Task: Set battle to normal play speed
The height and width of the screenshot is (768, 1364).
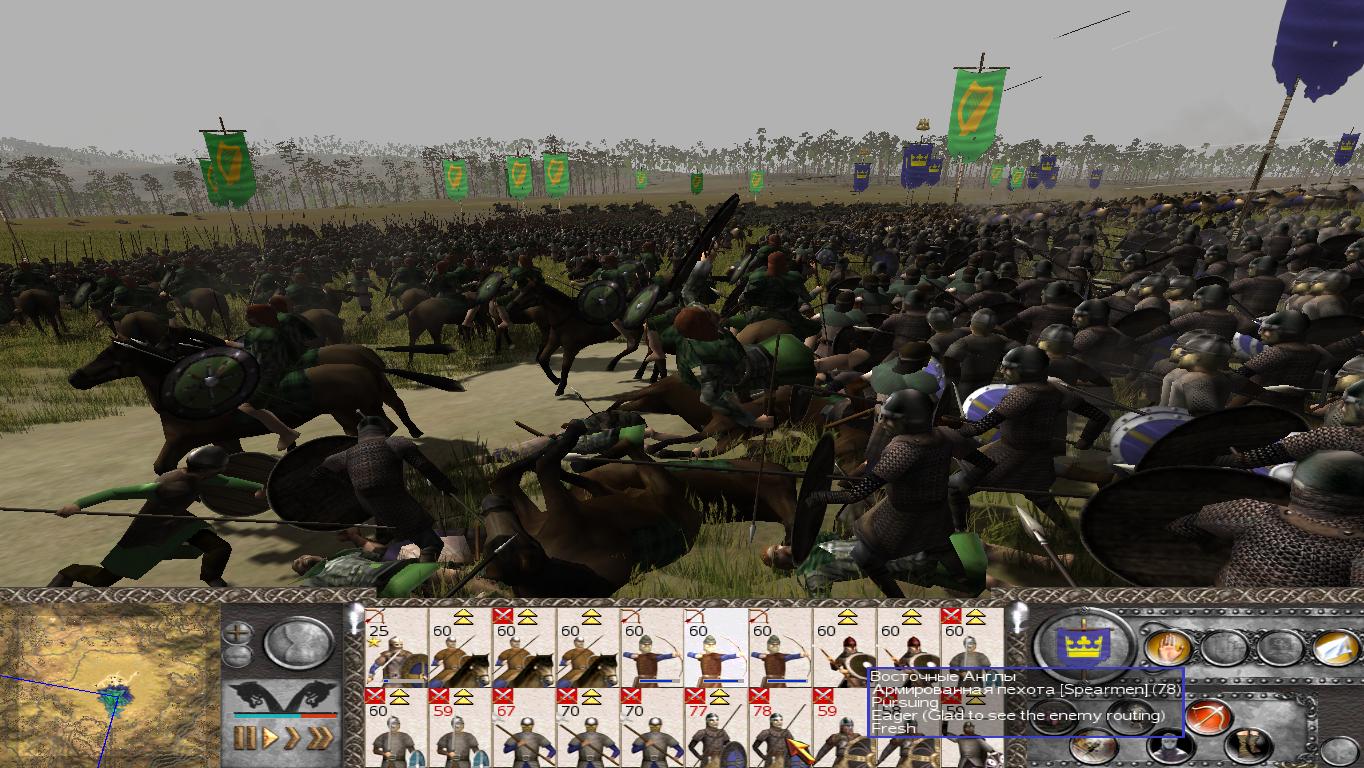Action: pyautogui.click(x=268, y=739)
